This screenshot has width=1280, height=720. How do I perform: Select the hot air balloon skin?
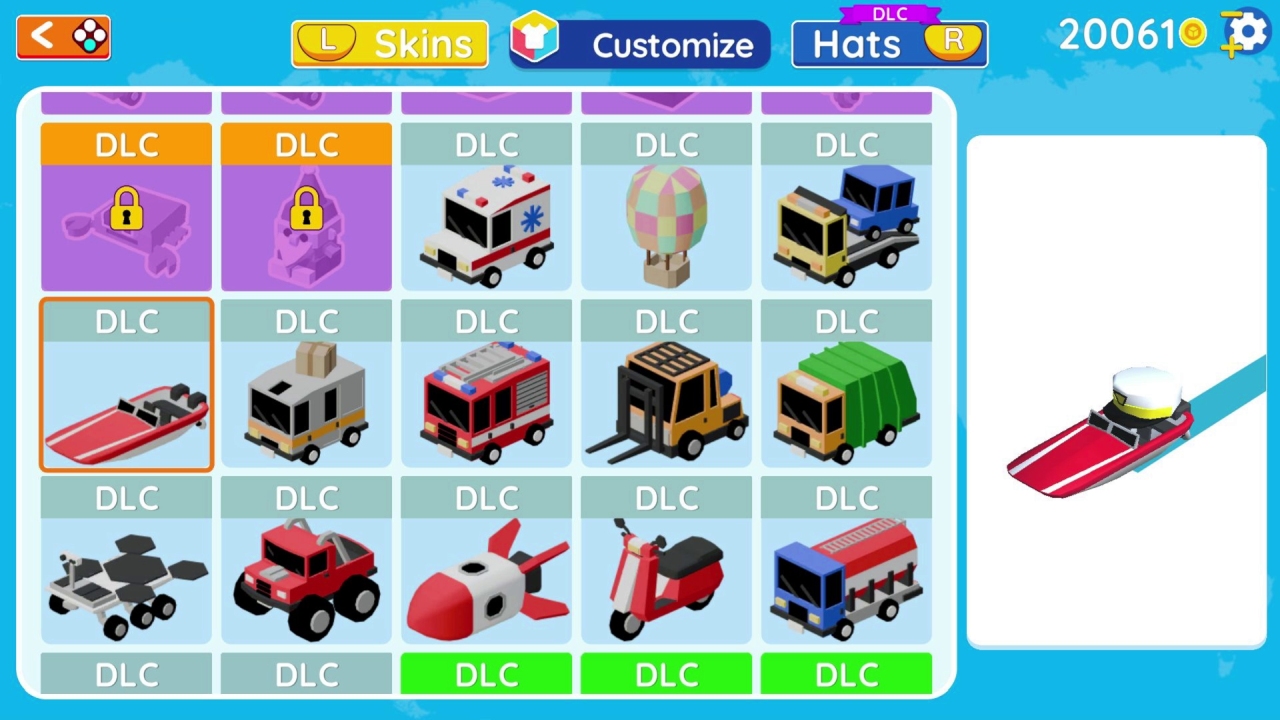[x=666, y=220]
